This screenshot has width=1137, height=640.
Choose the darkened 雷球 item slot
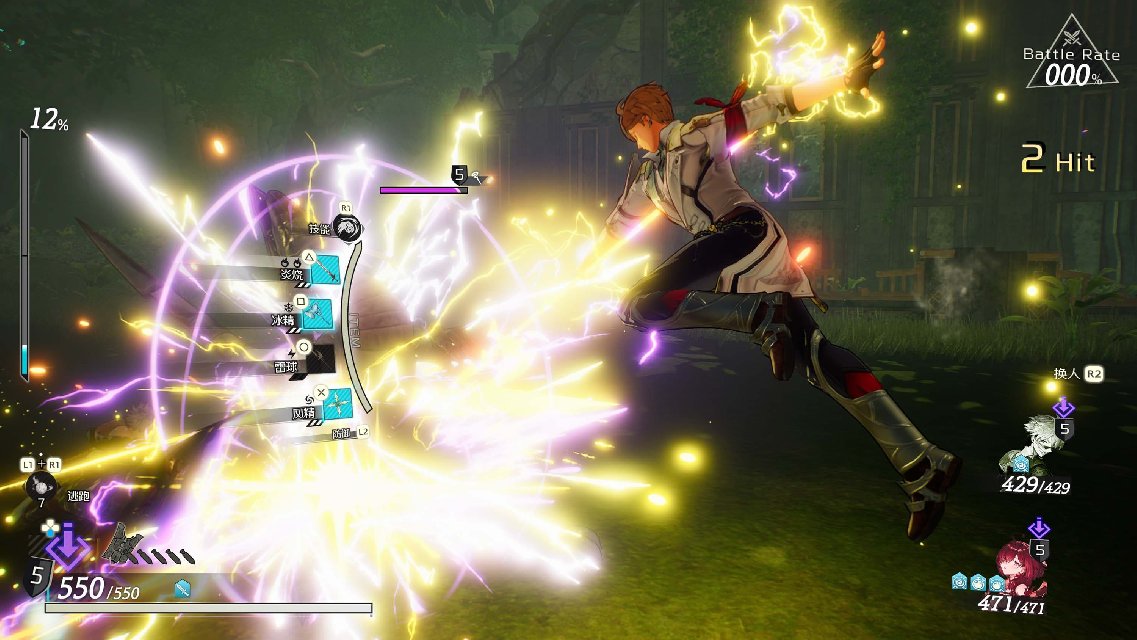[x=319, y=358]
